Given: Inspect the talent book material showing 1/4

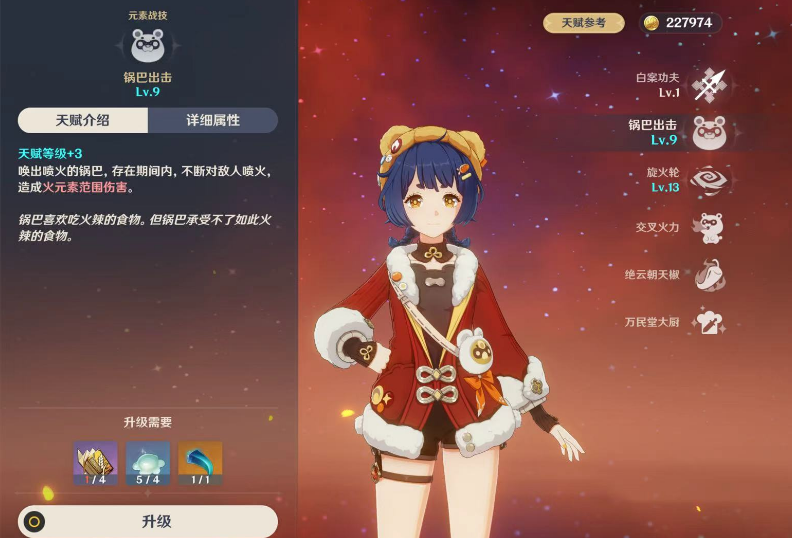Looking at the screenshot, I should click(95, 464).
